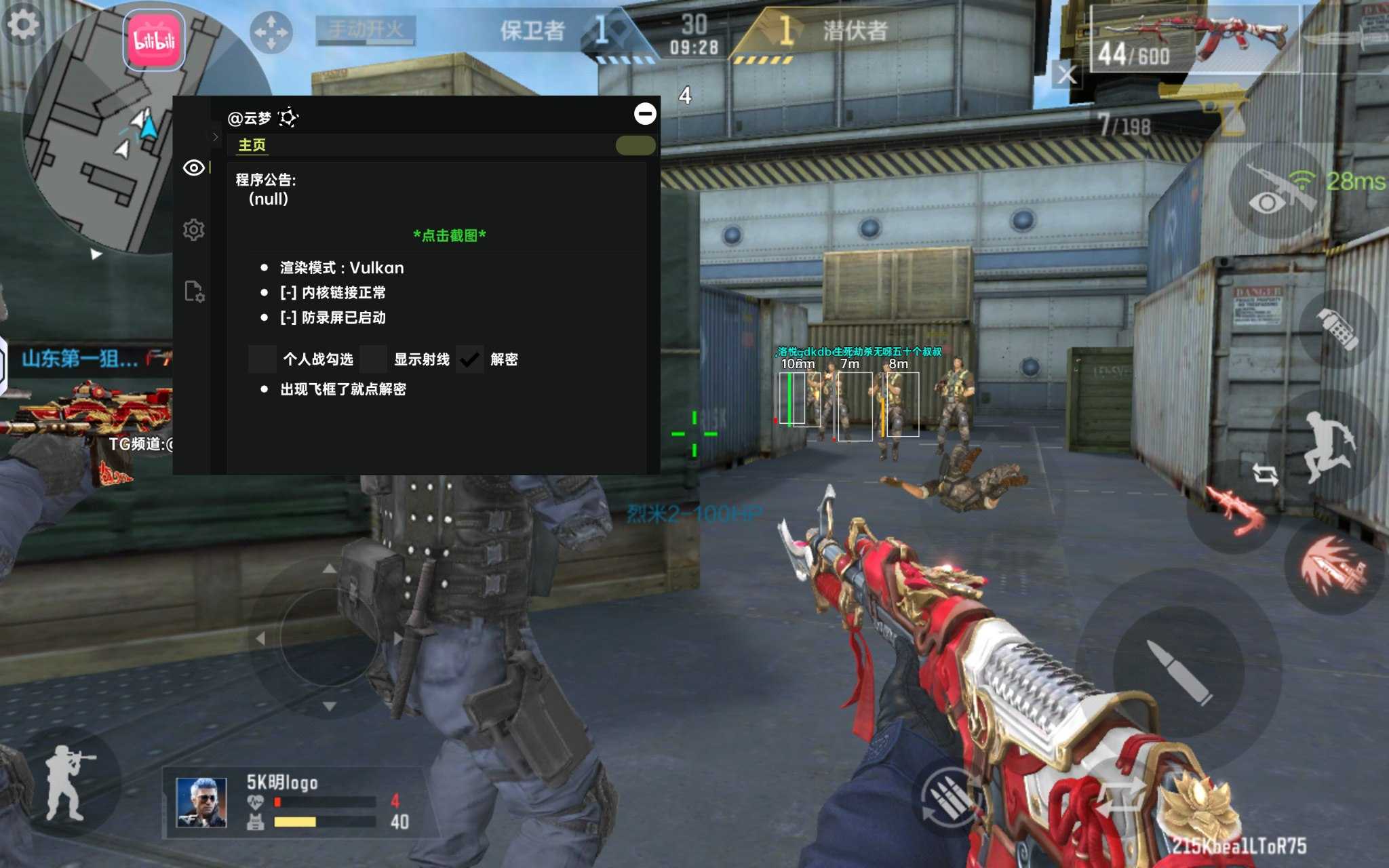Throw a grenade with the grenade button
This screenshot has width=1389, height=868.
point(1337,329)
